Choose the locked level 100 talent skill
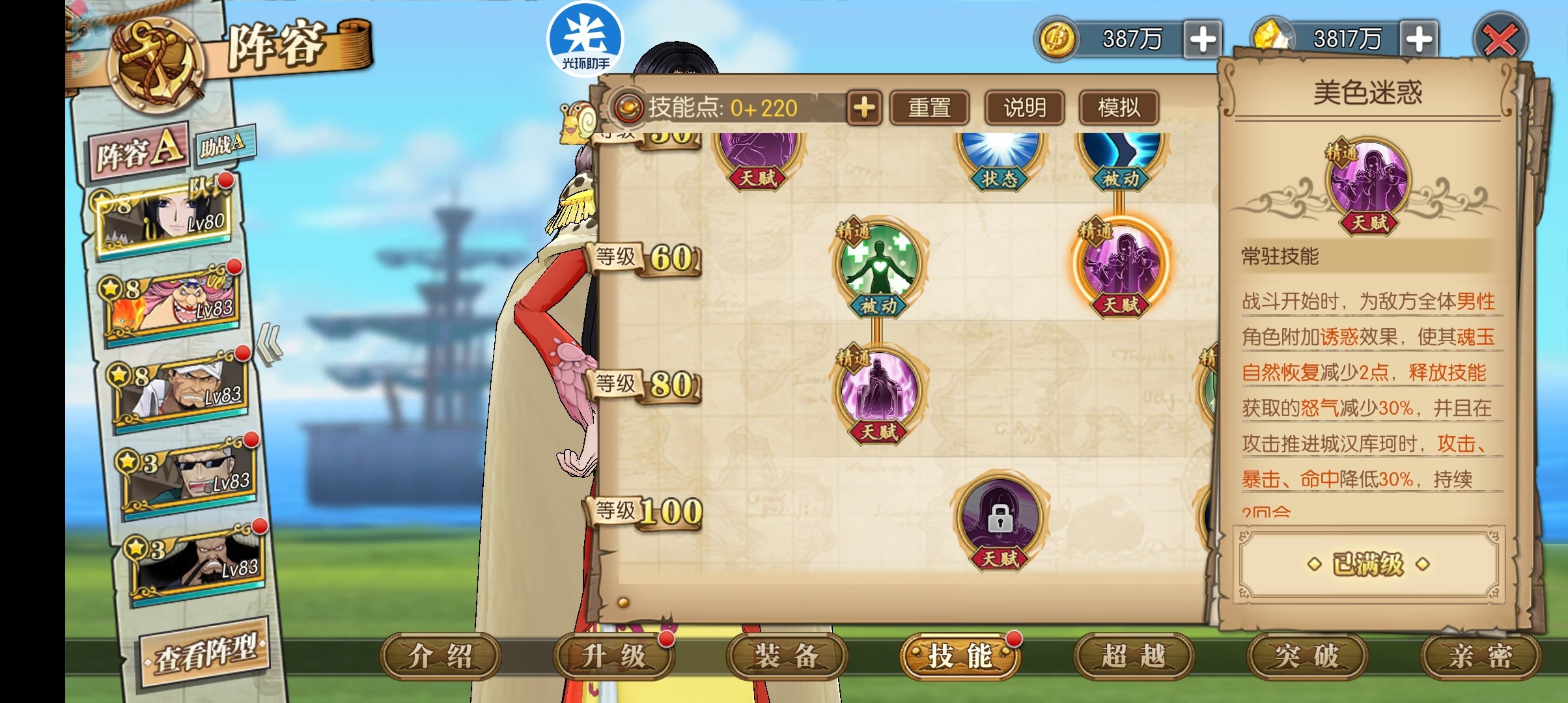1568x703 pixels. 1000,518
